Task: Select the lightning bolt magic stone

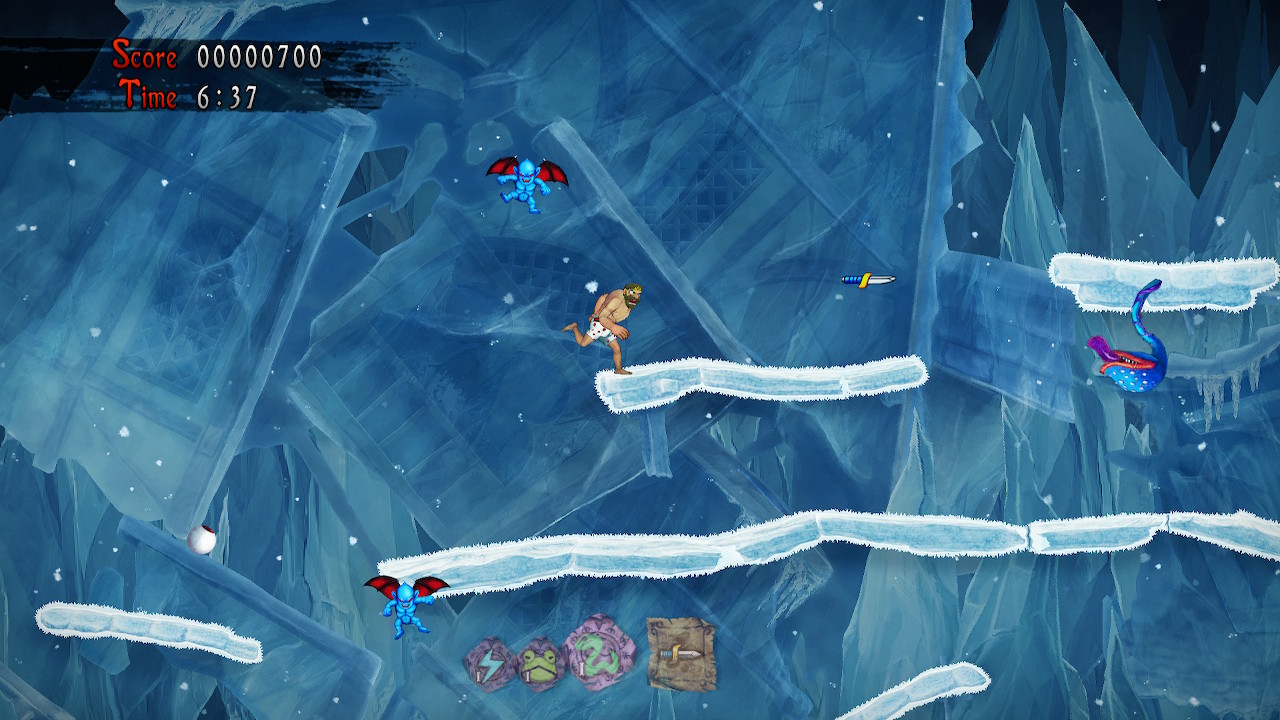Action: coord(489,664)
